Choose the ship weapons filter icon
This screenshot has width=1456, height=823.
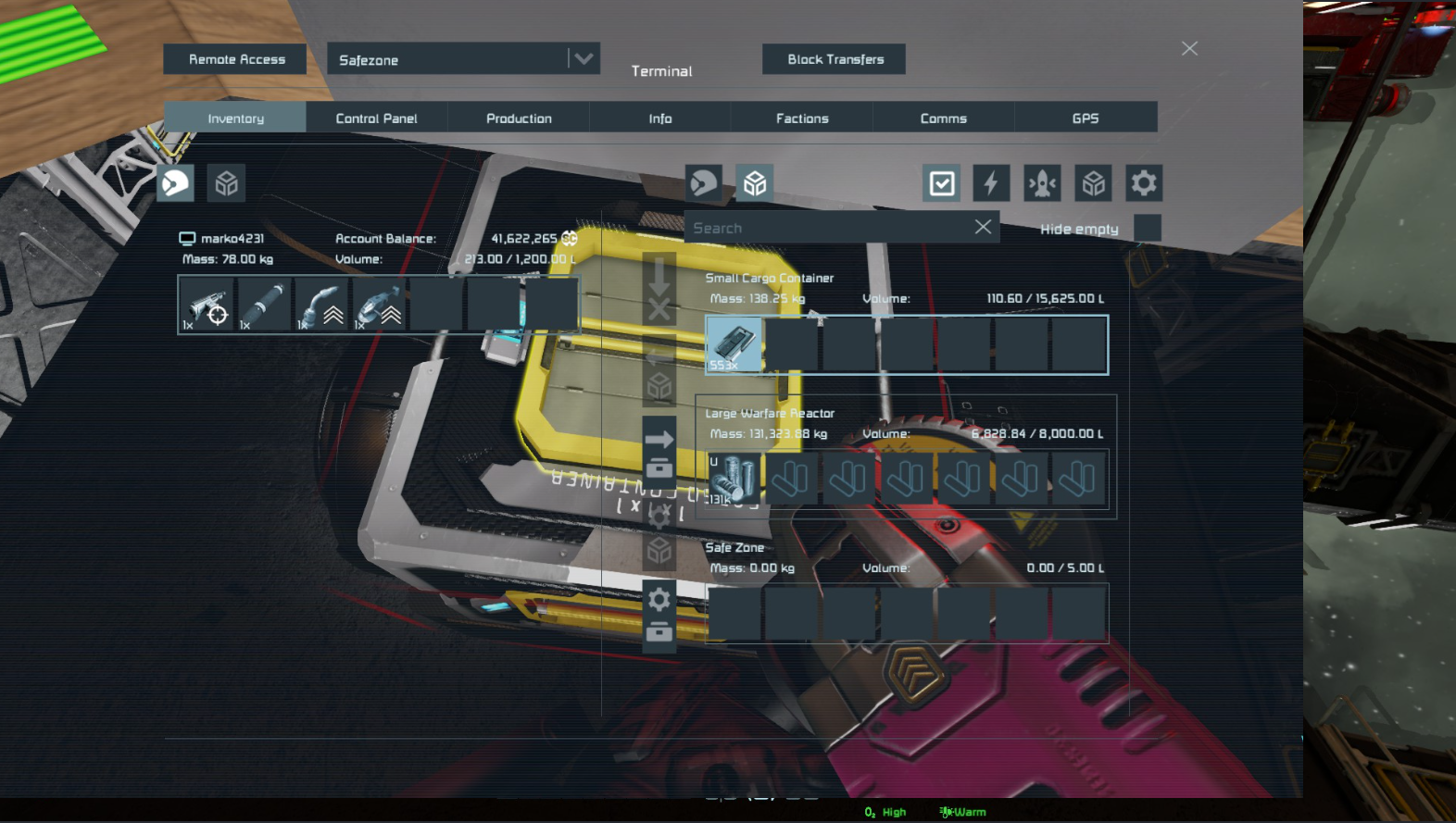tap(1042, 183)
